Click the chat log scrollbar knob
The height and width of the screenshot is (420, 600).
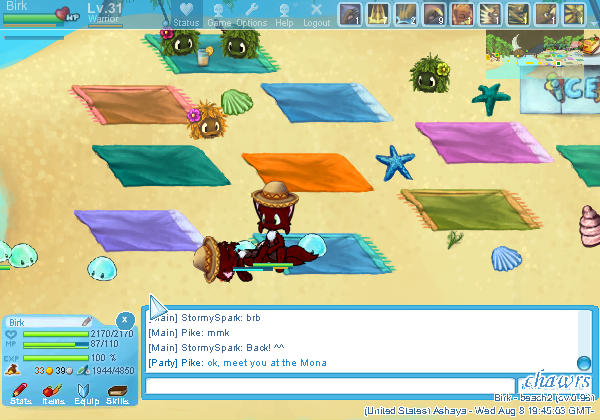(x=583, y=363)
